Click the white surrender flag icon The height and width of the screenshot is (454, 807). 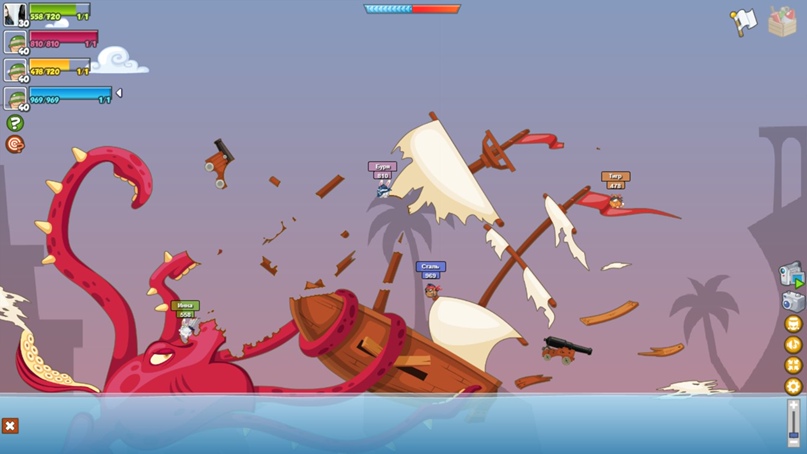pos(743,21)
